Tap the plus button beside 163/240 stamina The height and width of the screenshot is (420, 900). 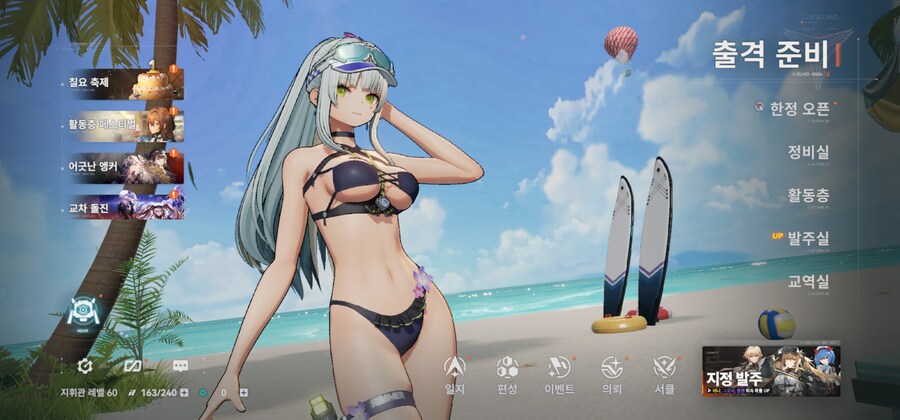183,393
